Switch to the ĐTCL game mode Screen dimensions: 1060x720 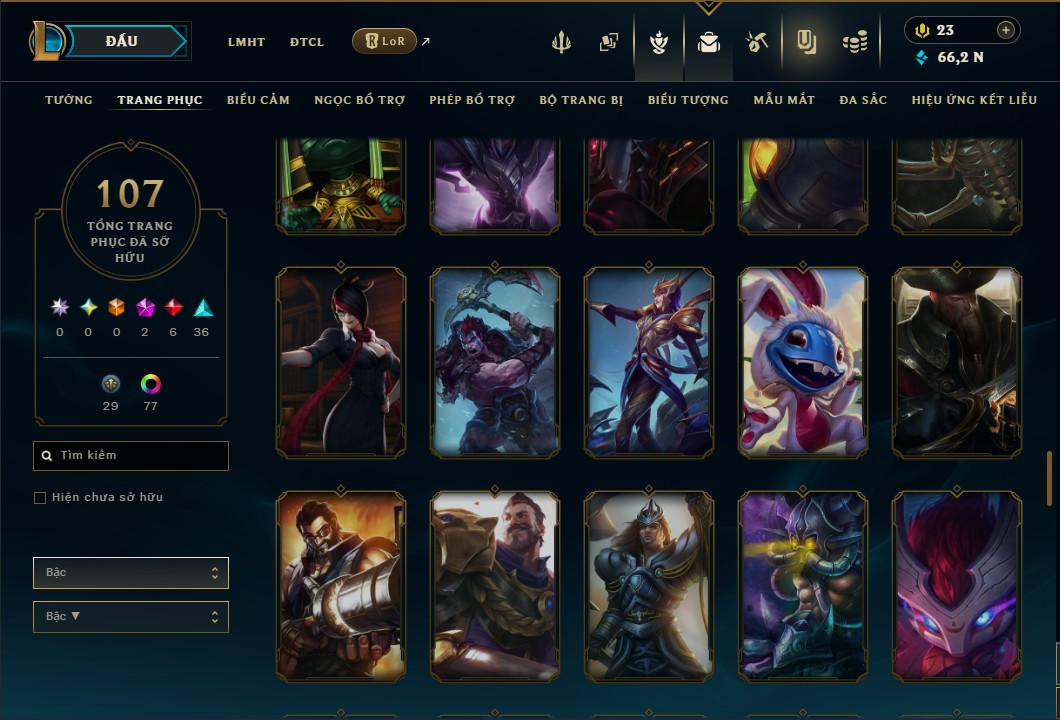pyautogui.click(x=307, y=42)
